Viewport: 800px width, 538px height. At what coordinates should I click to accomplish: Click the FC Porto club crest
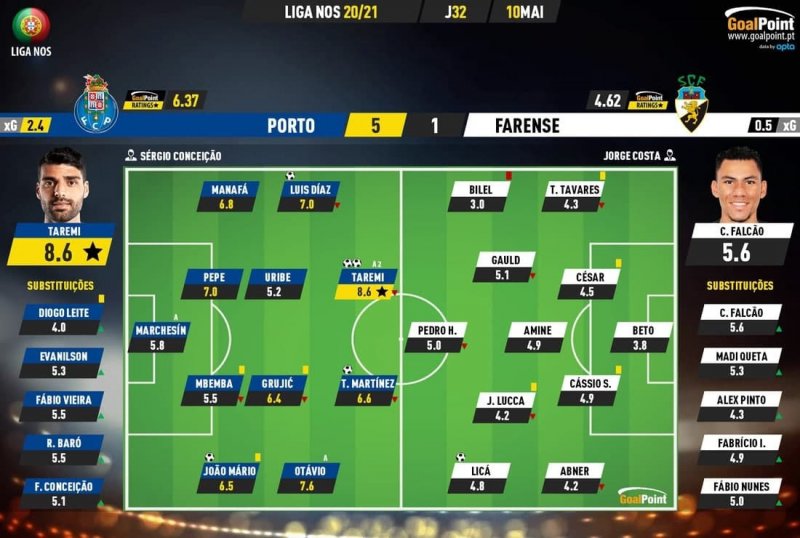point(96,105)
